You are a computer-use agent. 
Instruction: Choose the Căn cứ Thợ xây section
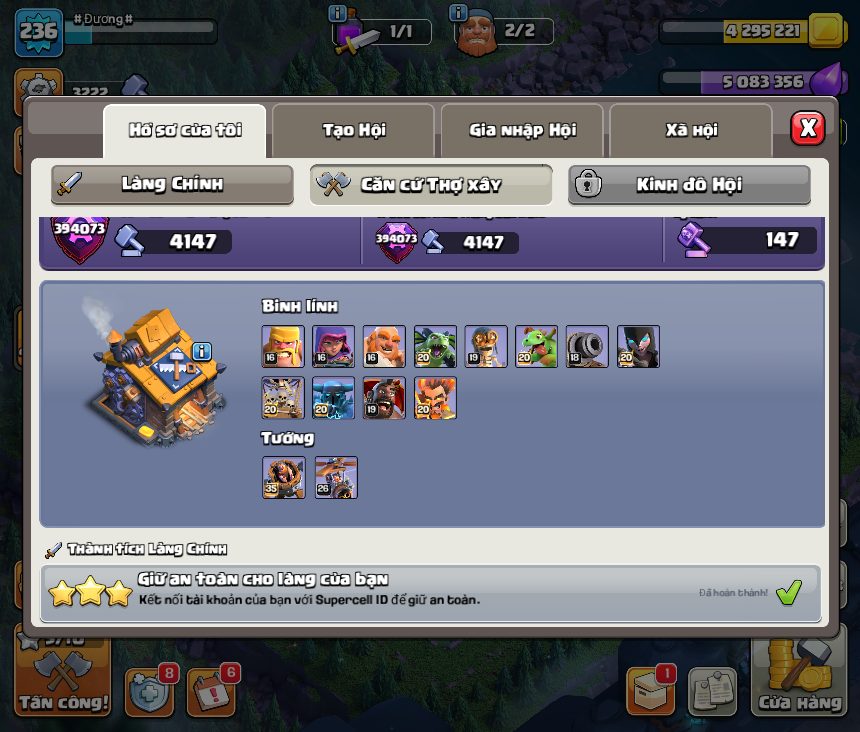coord(431,184)
